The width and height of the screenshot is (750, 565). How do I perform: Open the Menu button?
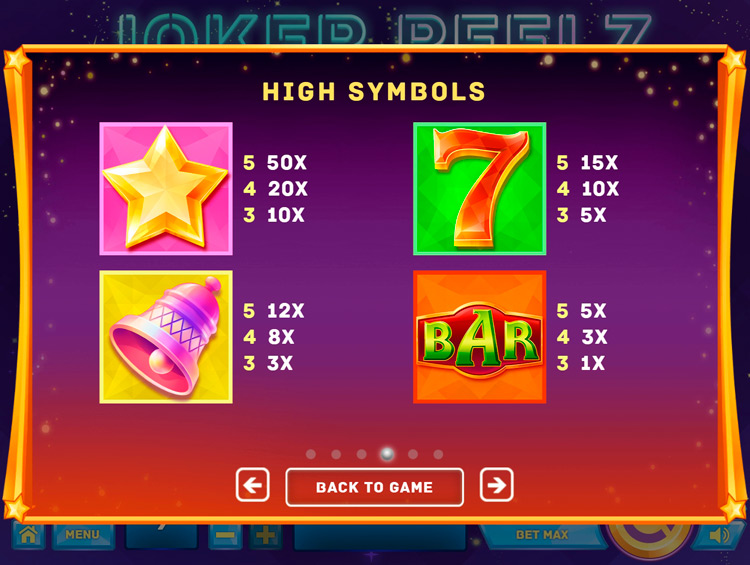82,536
